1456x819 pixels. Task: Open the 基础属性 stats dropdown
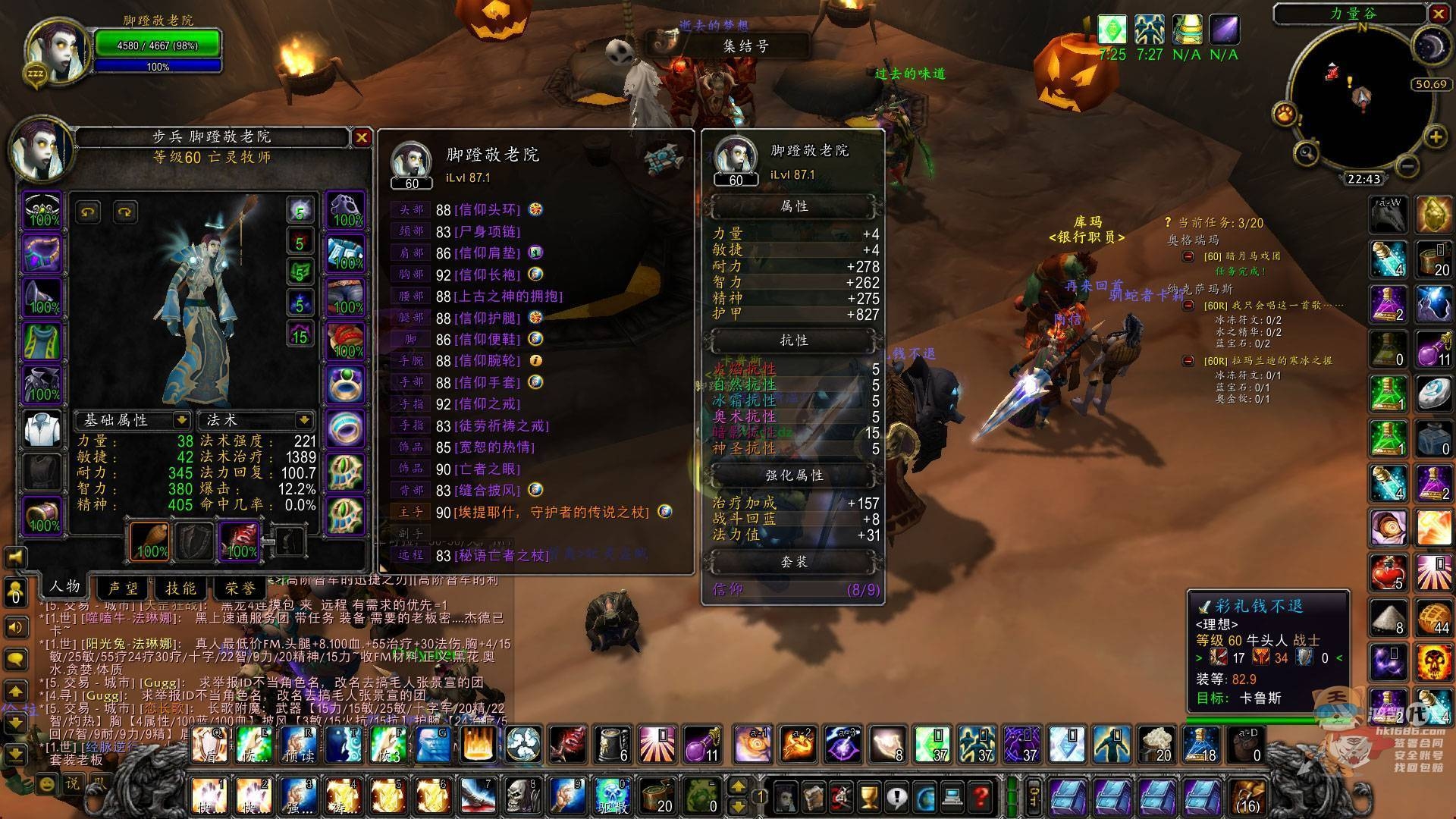[182, 419]
